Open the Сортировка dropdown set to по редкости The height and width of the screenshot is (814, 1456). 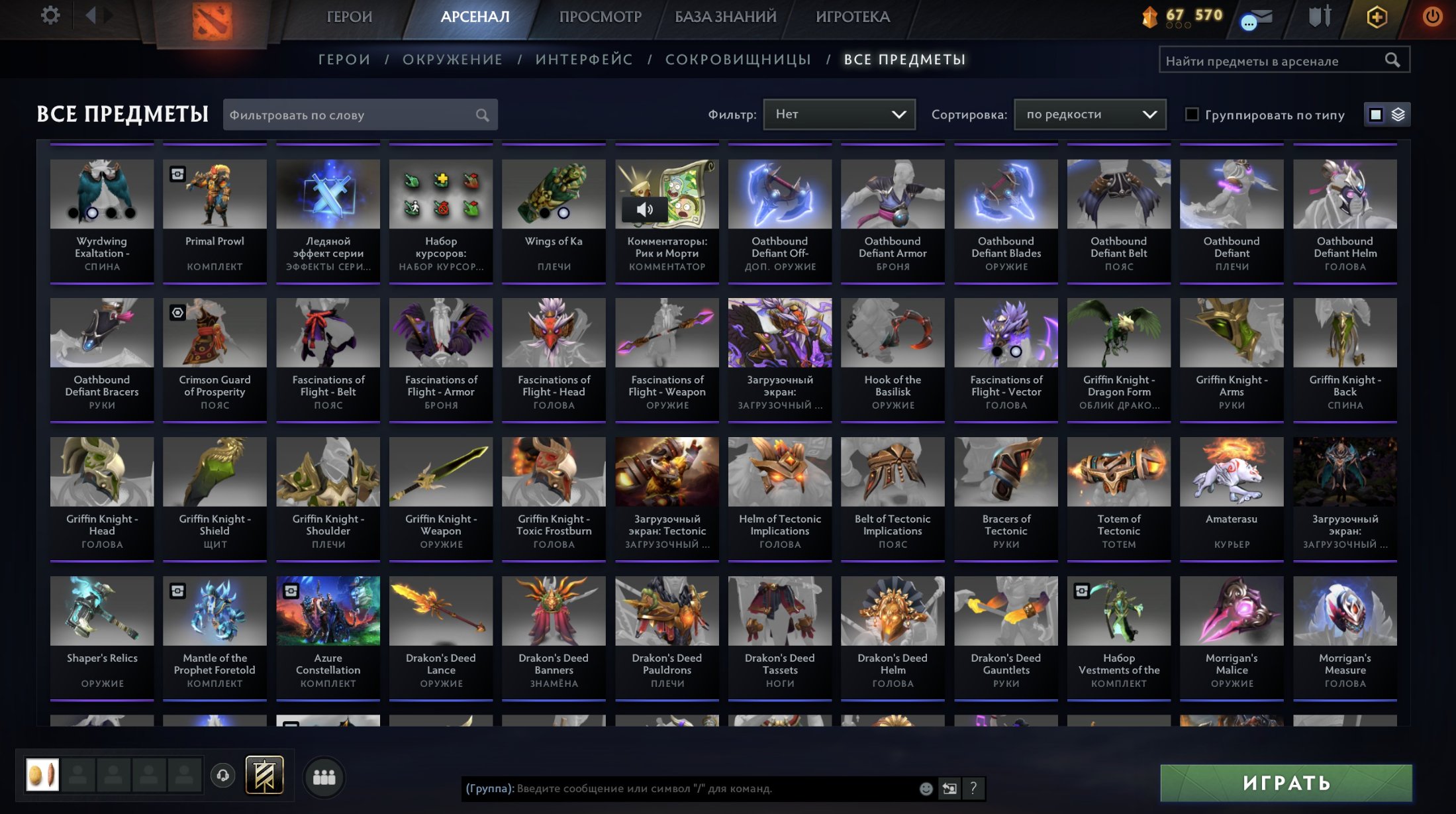click(1089, 114)
